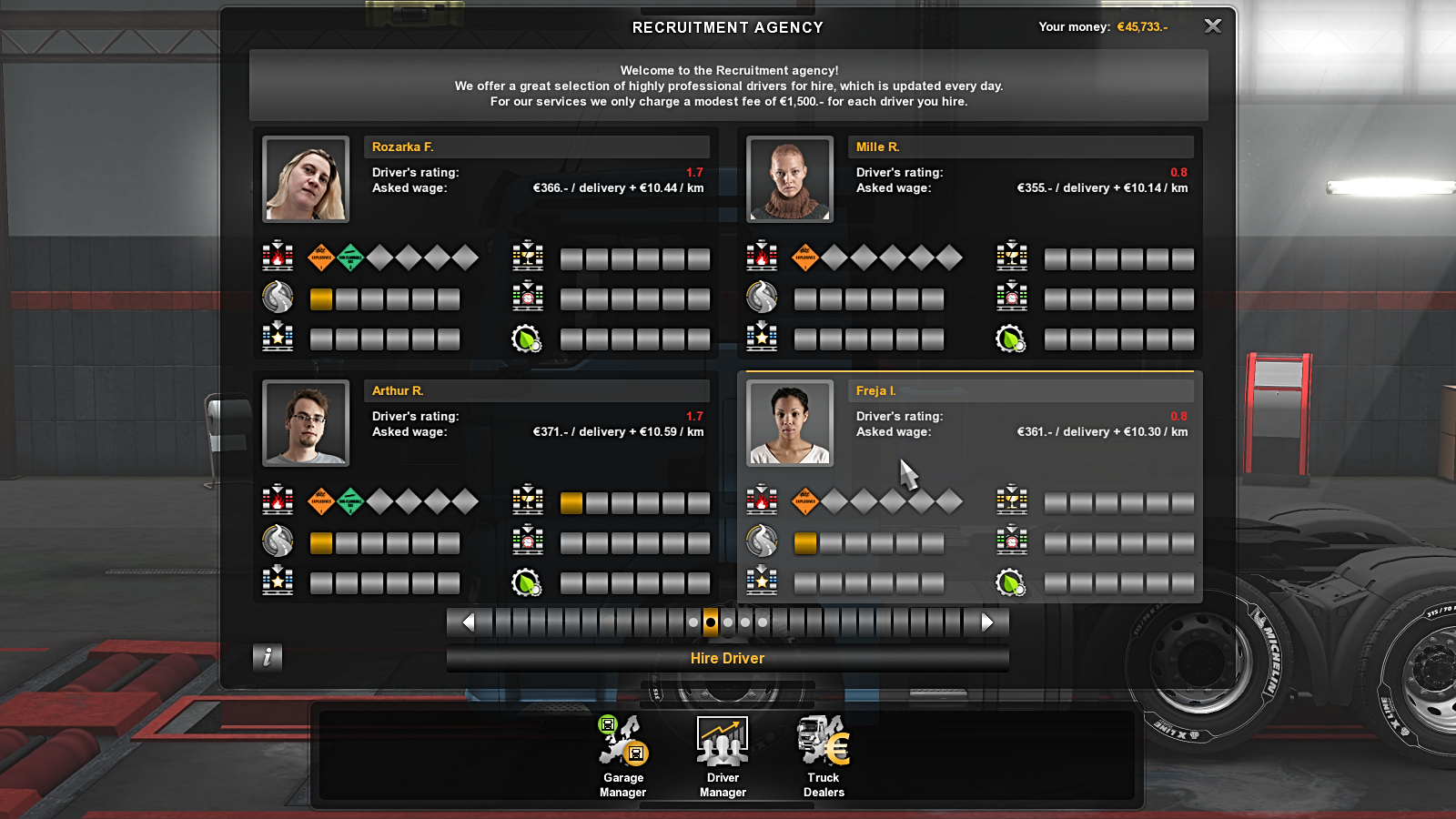The height and width of the screenshot is (819, 1456).
Task: Go to the previous page of drivers
Action: 469,622
